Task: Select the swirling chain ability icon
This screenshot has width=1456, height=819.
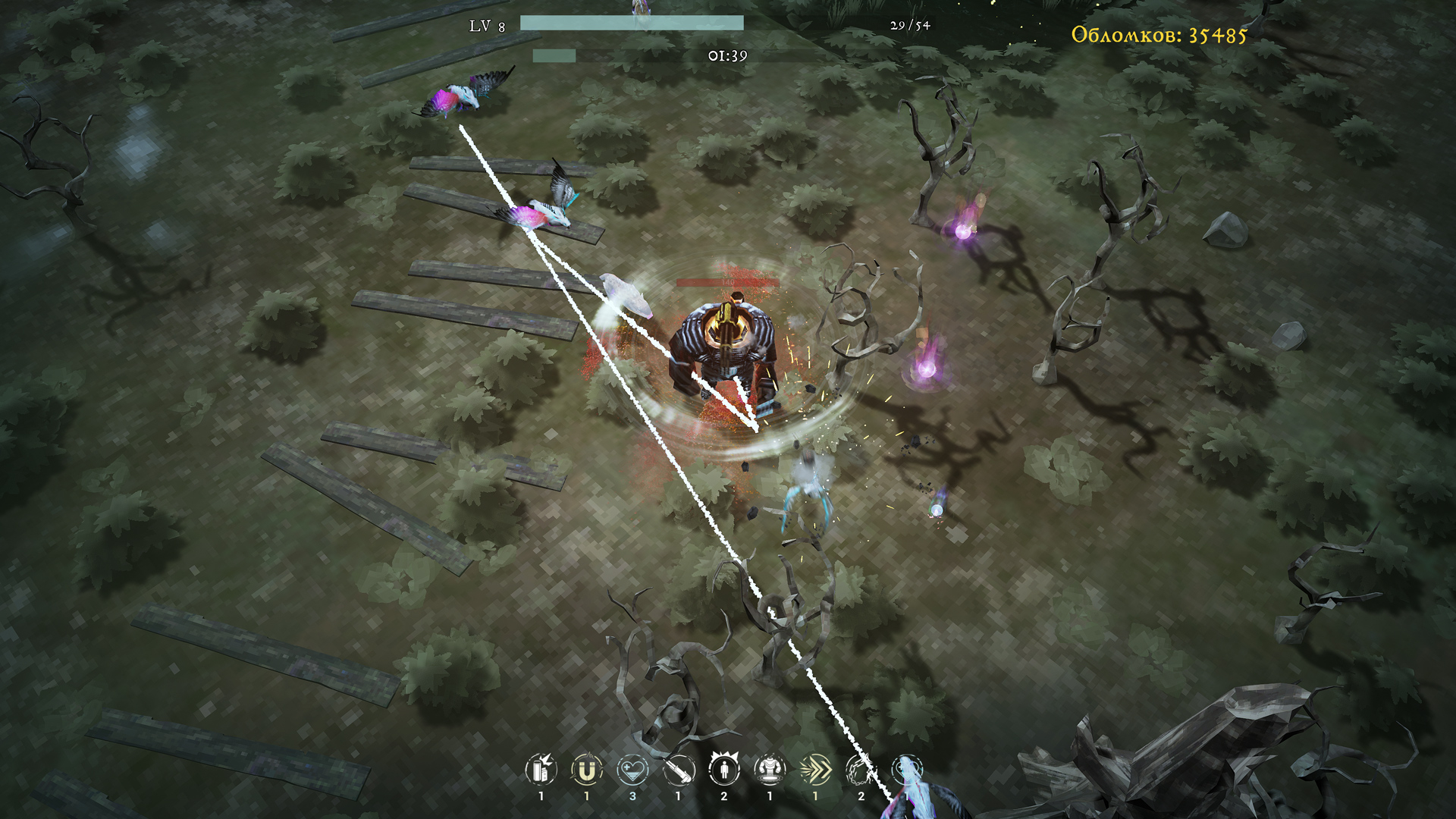Action: pos(861,770)
